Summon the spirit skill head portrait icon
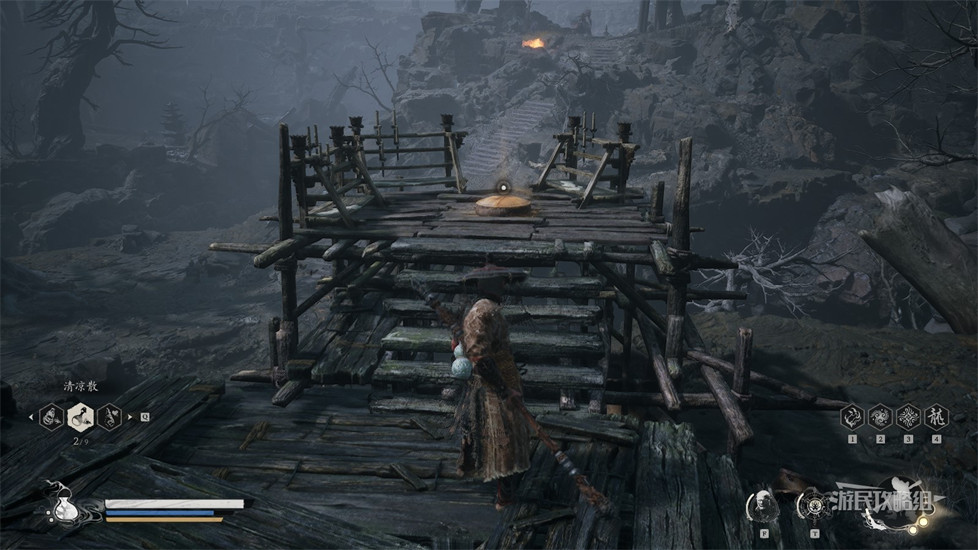 (x=763, y=502)
